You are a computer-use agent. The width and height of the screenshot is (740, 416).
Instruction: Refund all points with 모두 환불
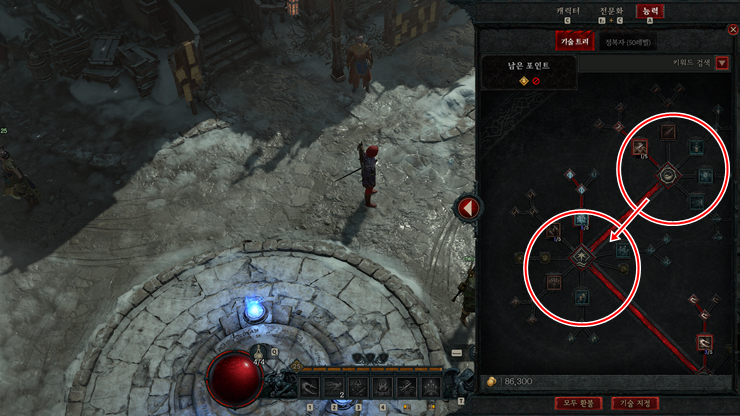point(578,403)
